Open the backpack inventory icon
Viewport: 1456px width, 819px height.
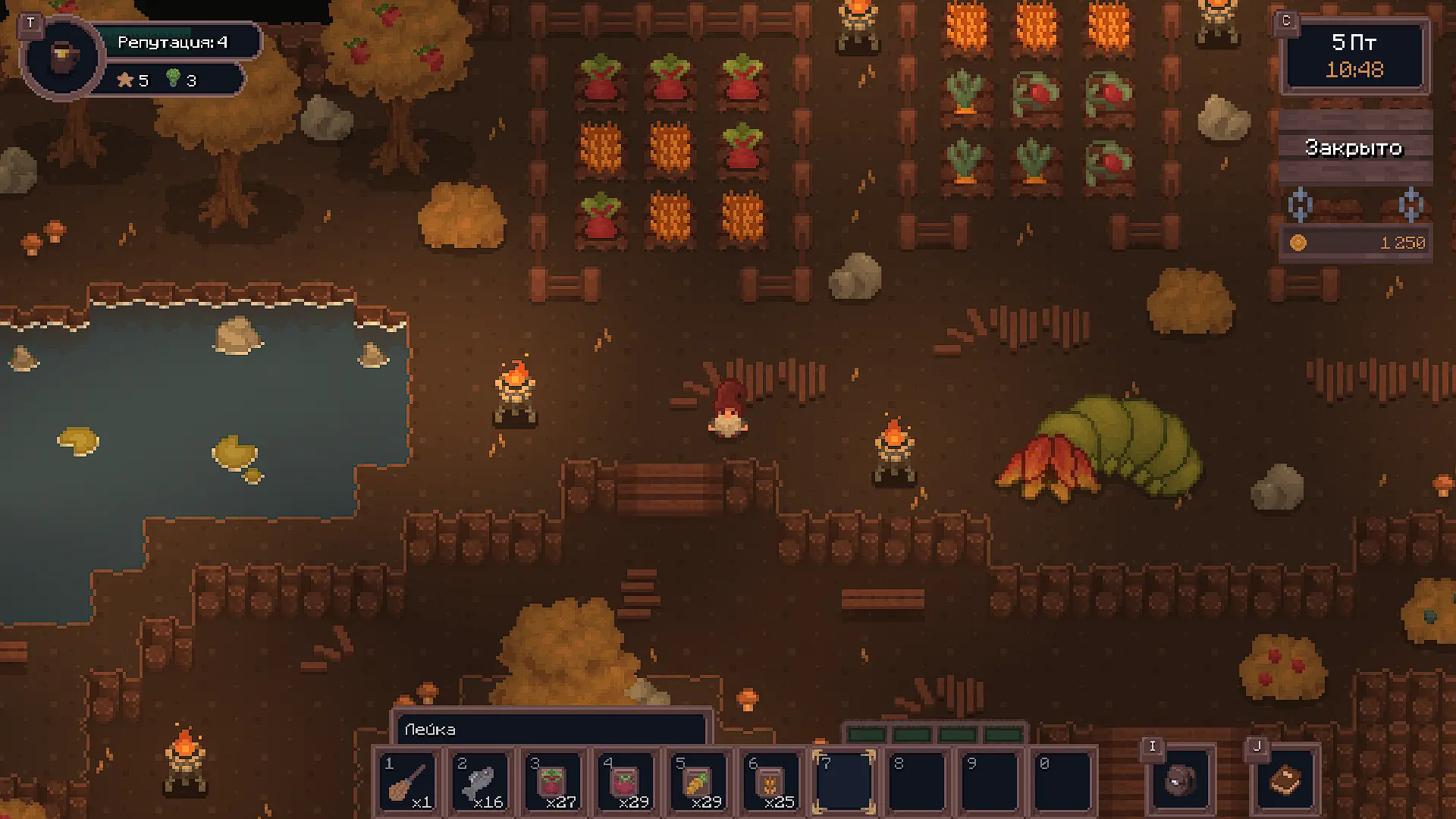click(x=1181, y=780)
